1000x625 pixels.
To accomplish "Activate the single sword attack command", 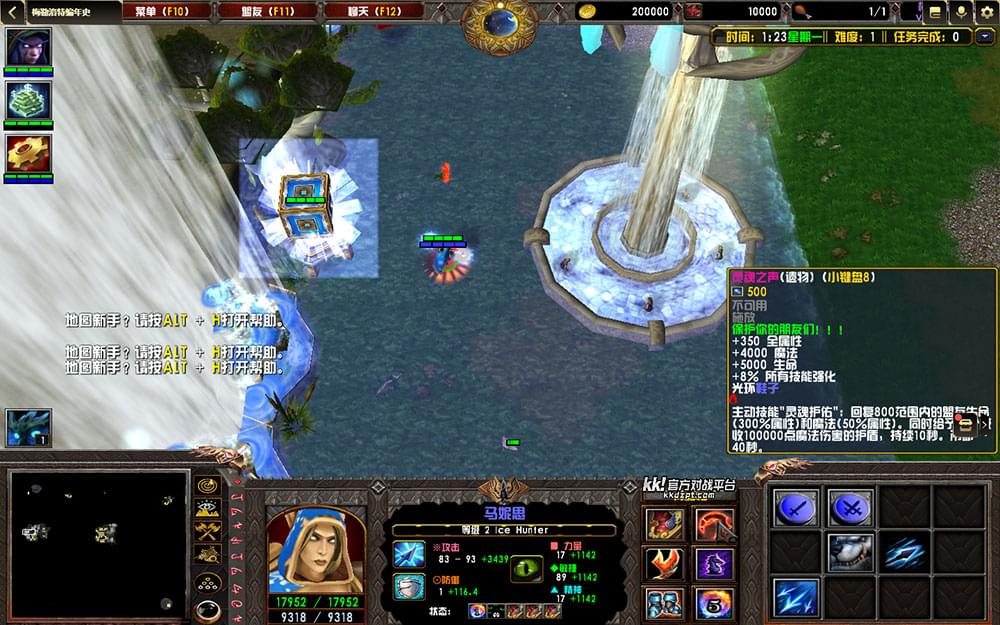I will click(x=796, y=508).
